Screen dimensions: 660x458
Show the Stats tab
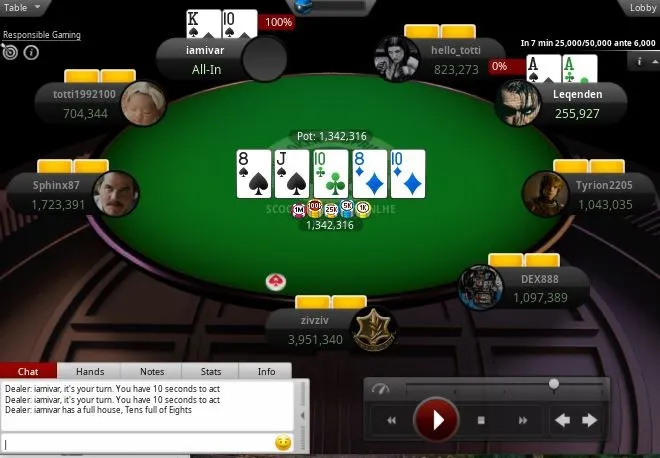[210, 371]
